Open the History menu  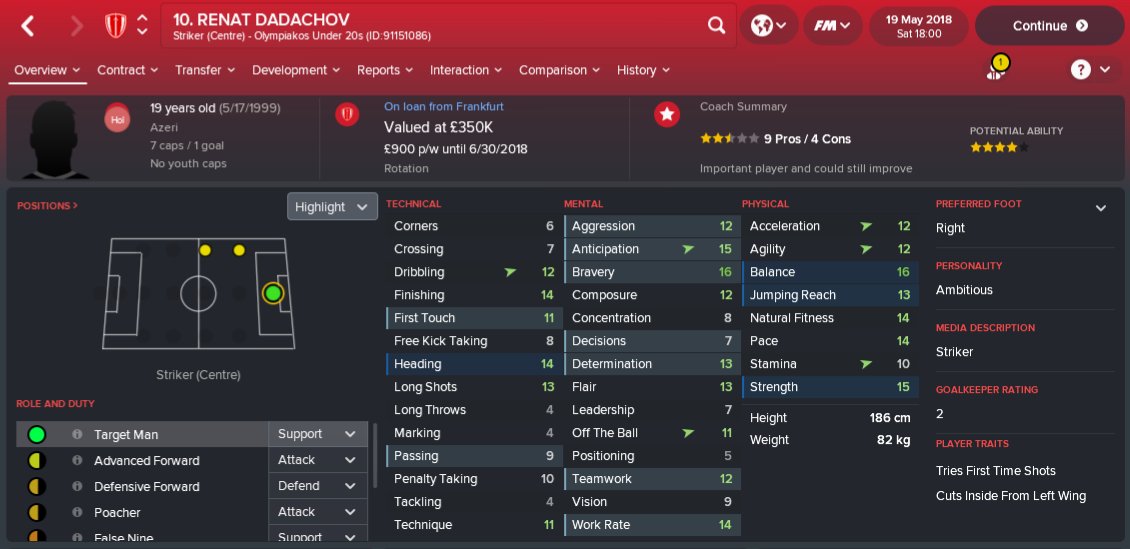pos(643,70)
